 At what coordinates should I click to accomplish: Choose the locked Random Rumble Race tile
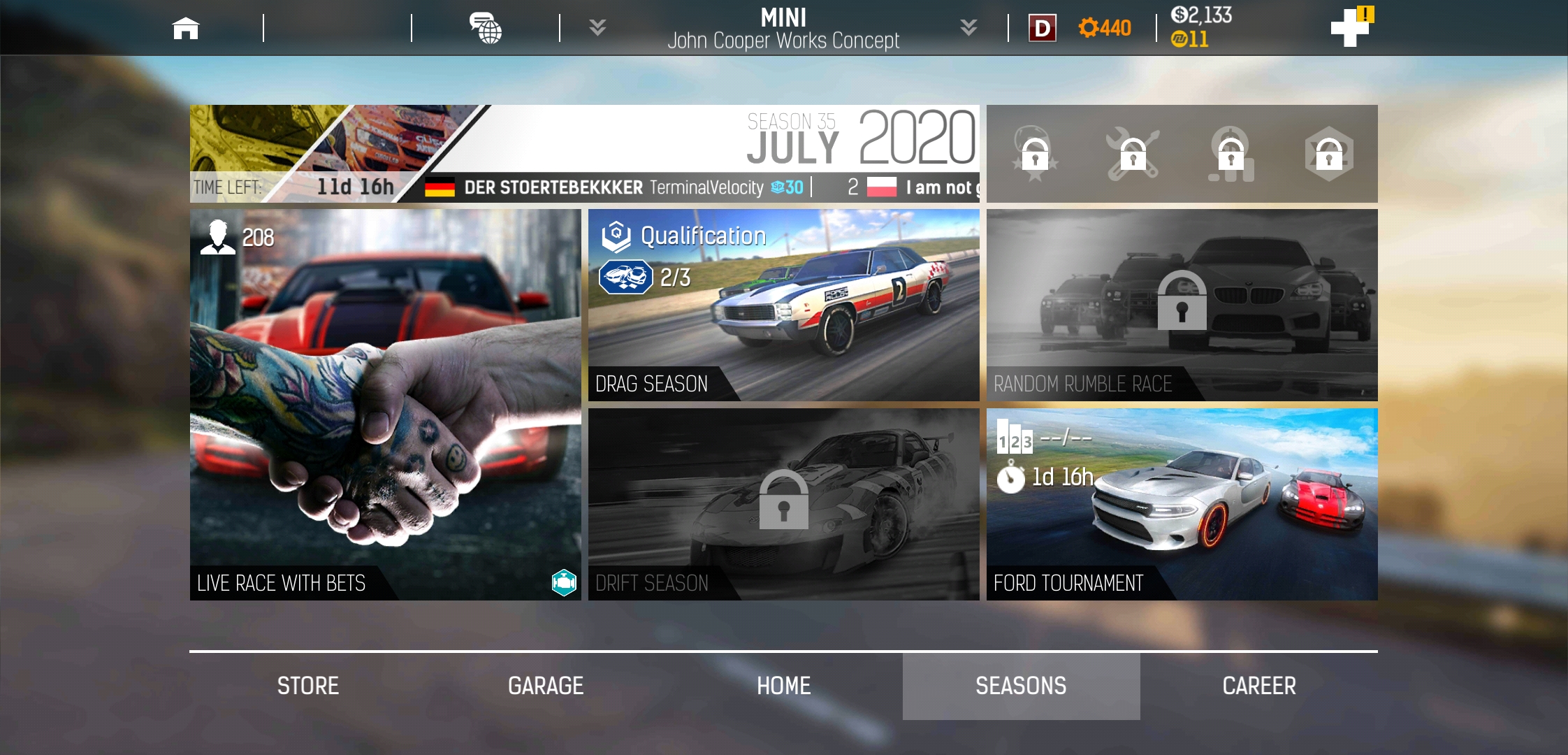click(1182, 305)
